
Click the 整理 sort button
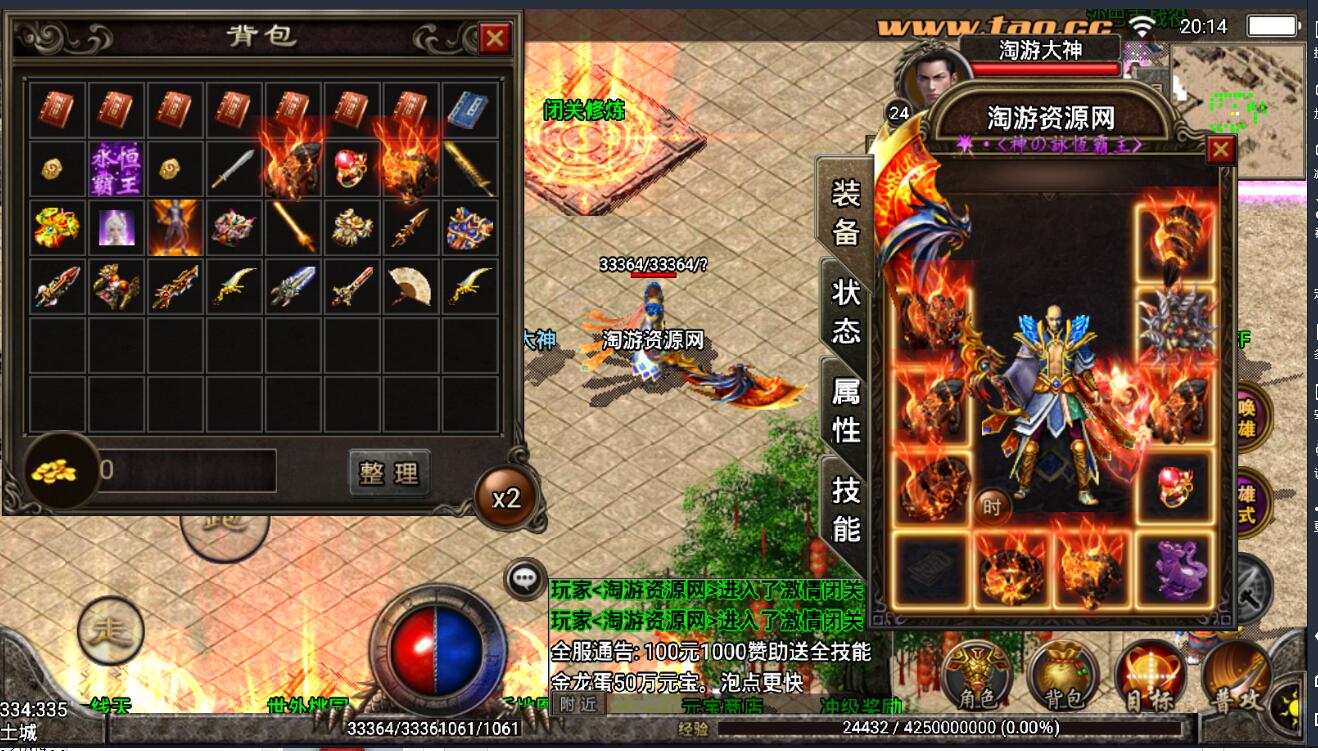tap(389, 473)
